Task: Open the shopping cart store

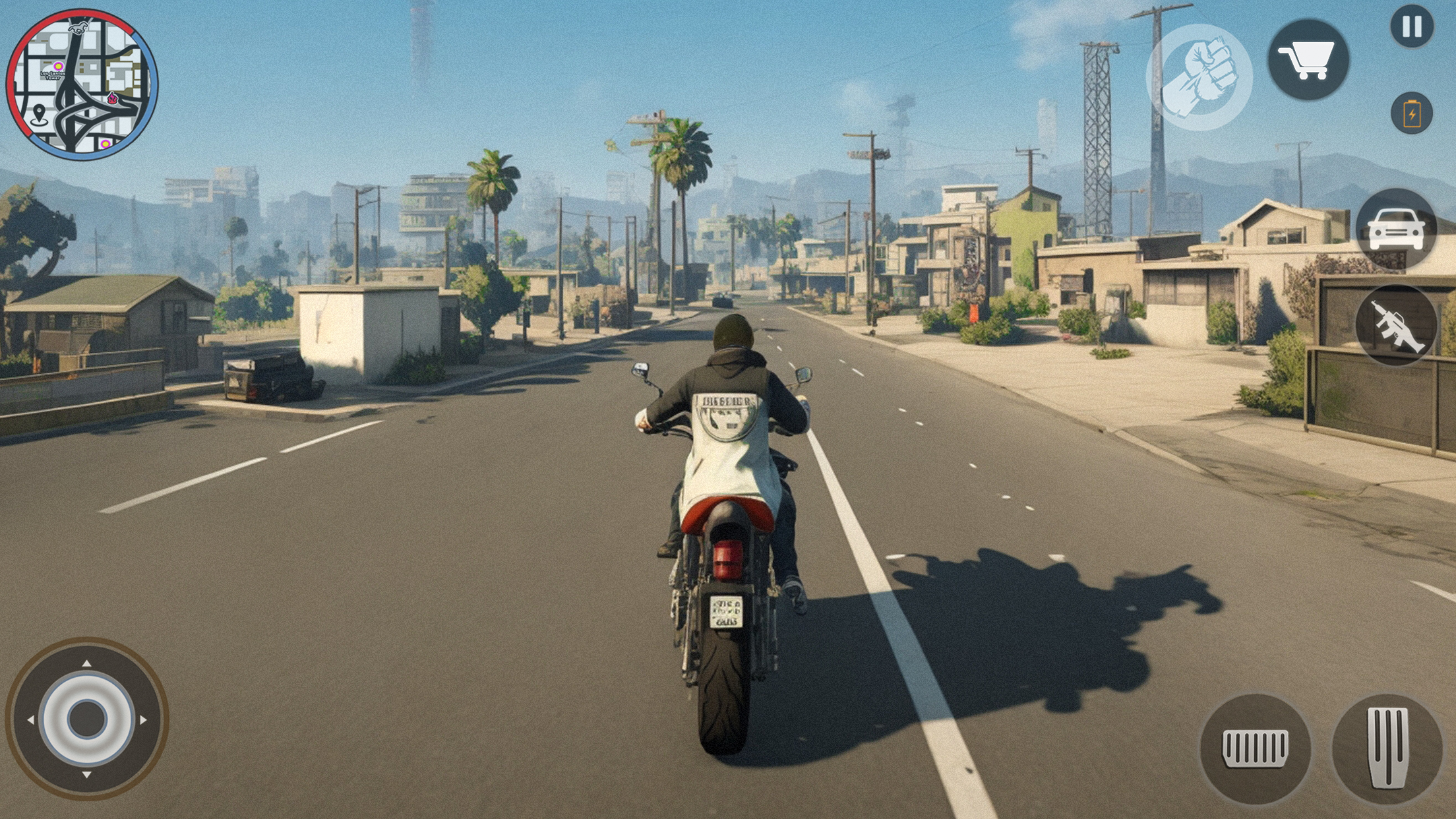Action: click(1308, 60)
